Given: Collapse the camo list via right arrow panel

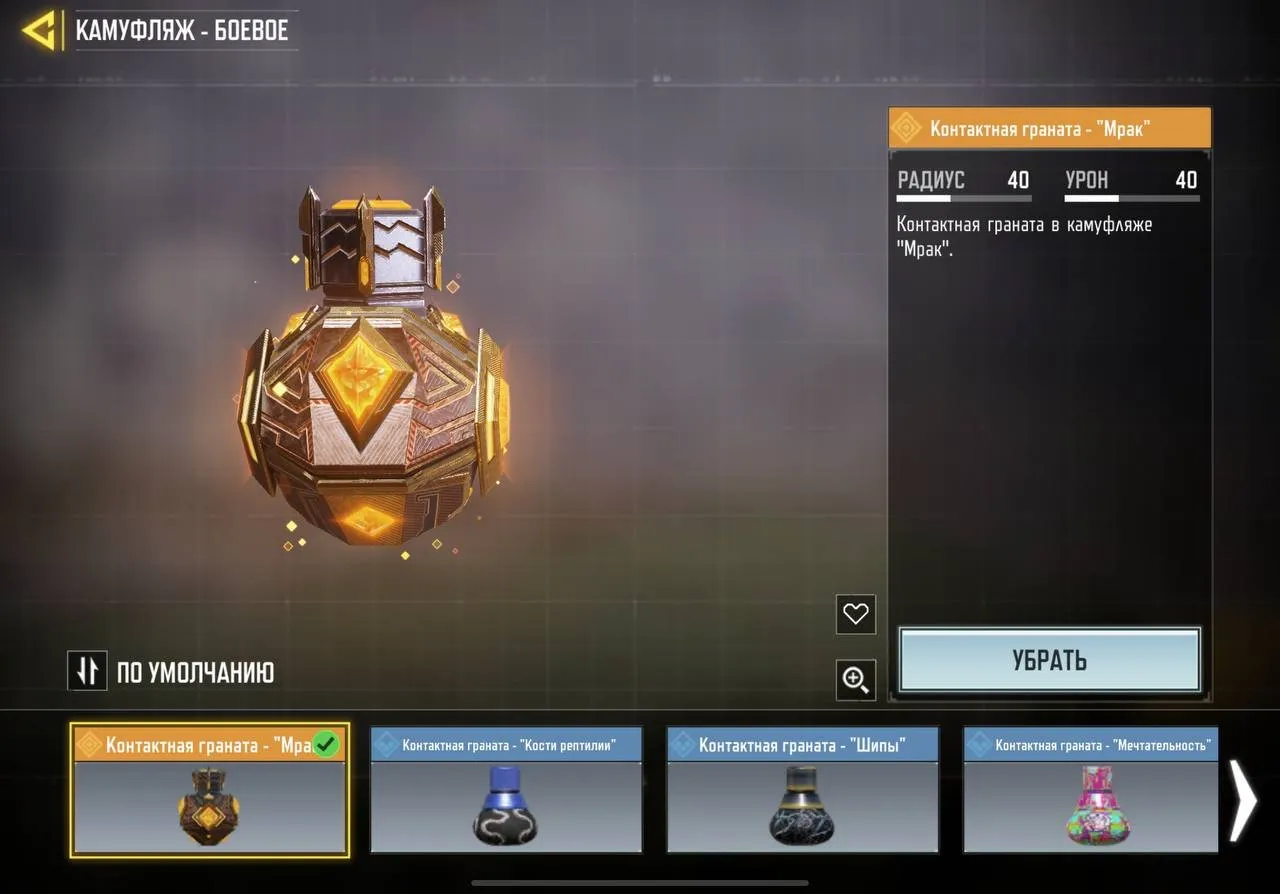Looking at the screenshot, I should point(1243,800).
